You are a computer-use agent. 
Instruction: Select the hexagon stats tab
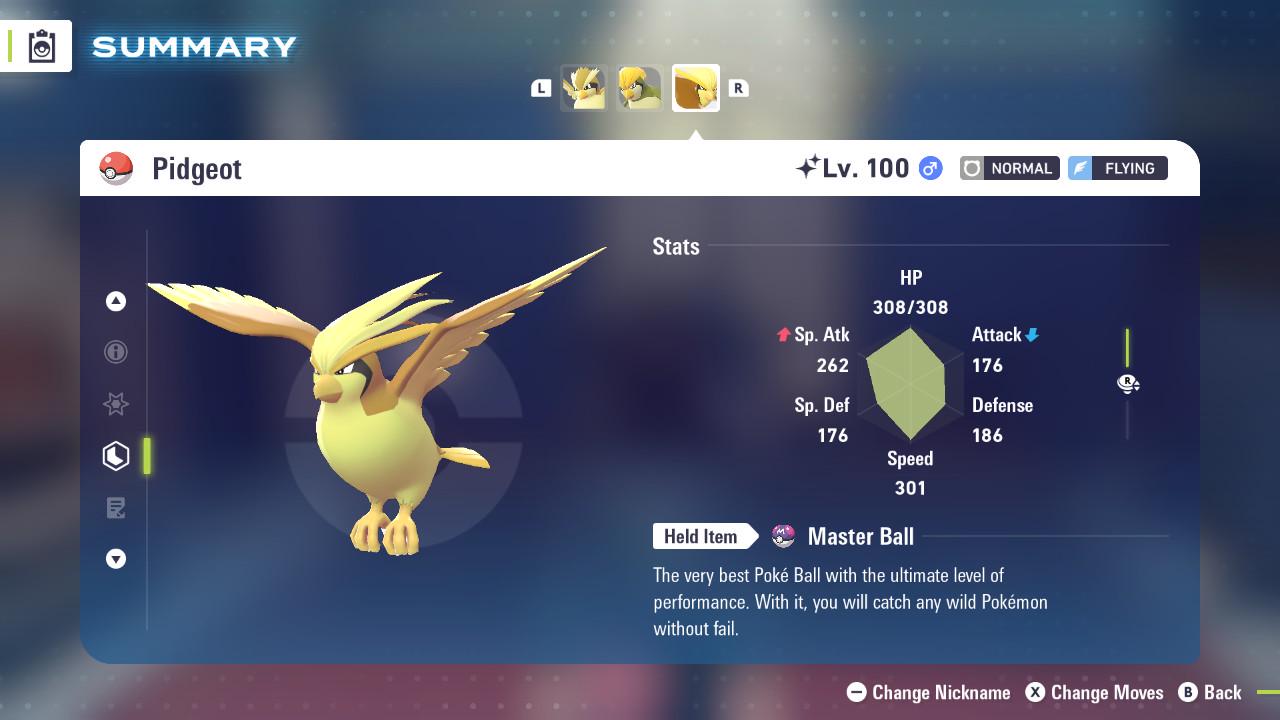[x=116, y=456]
